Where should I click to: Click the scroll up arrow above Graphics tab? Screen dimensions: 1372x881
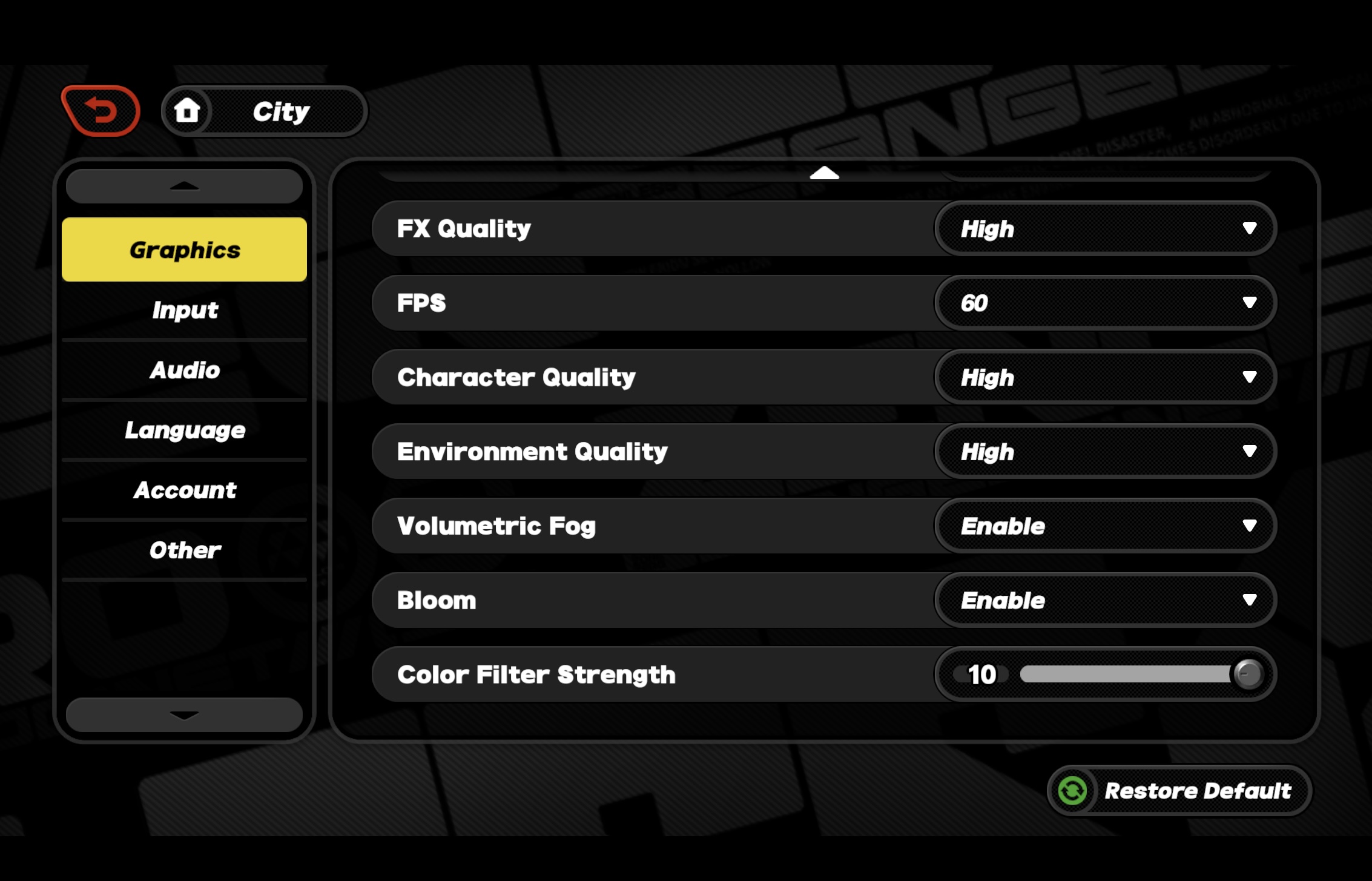pos(184,185)
